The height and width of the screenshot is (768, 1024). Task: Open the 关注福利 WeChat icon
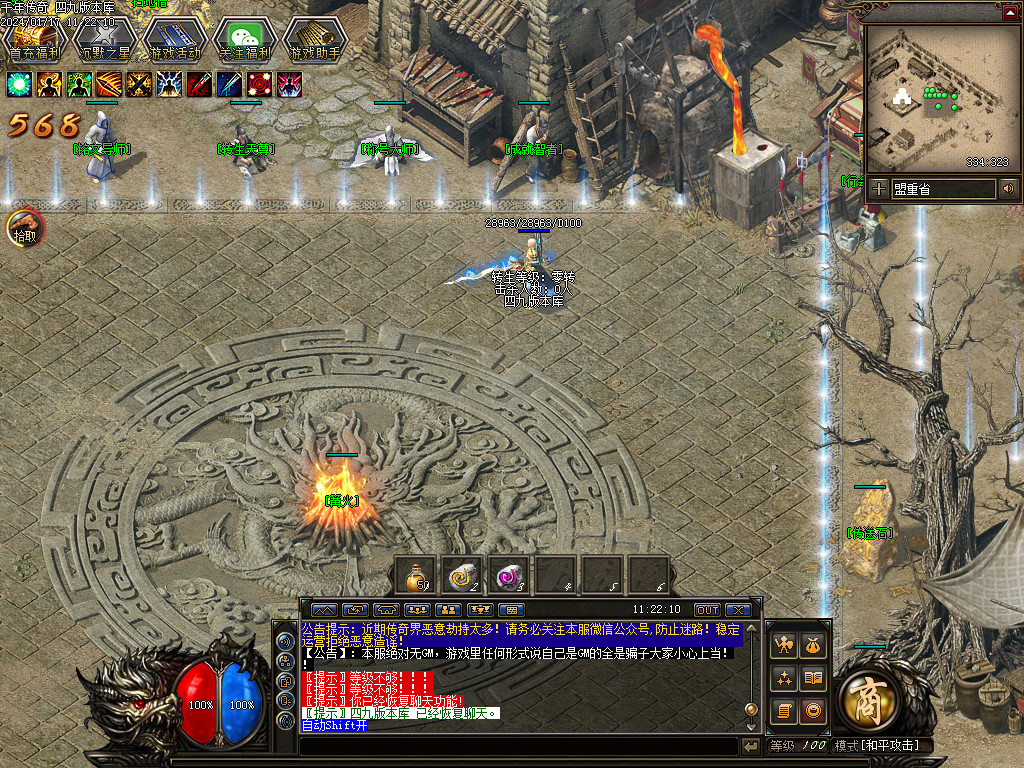coord(245,40)
